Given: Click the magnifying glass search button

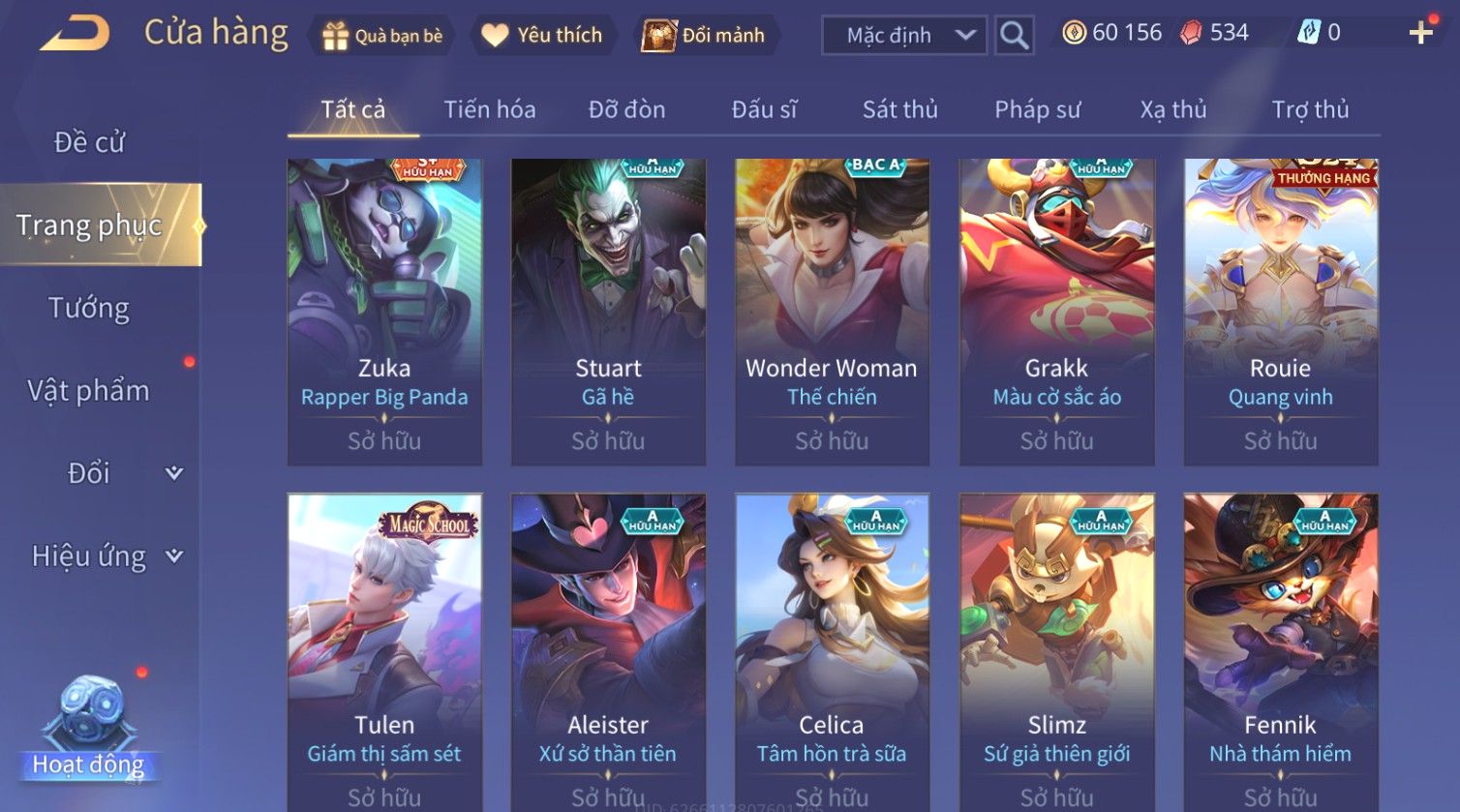Looking at the screenshot, I should 1014,36.
